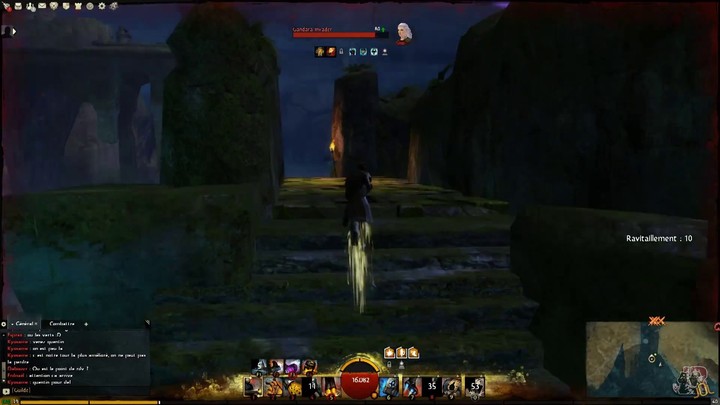The height and width of the screenshot is (405, 720).
Task: Click the chat options icon left of Général
Action: 4,324
